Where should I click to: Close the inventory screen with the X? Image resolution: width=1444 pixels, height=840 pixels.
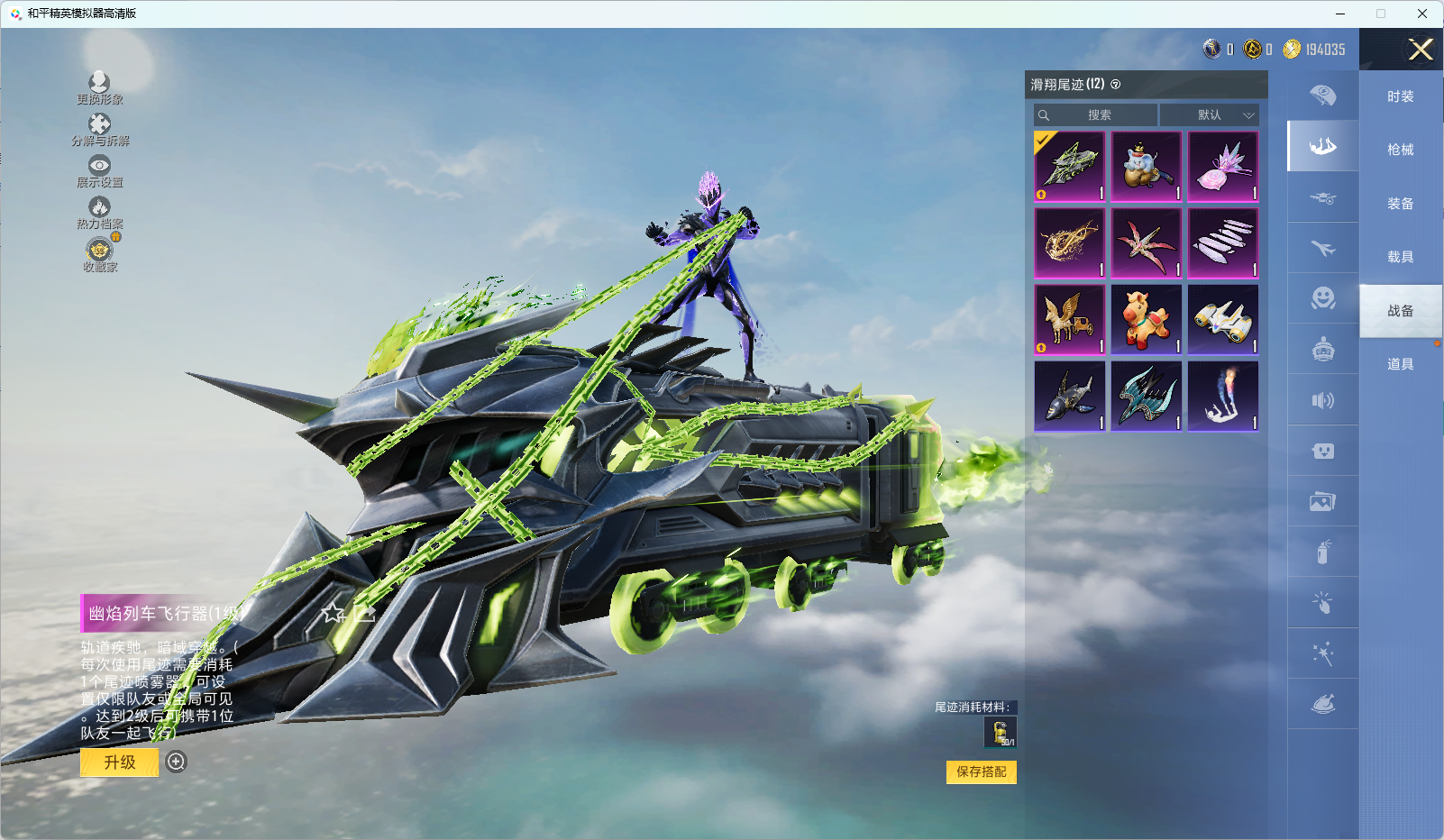[1421, 50]
